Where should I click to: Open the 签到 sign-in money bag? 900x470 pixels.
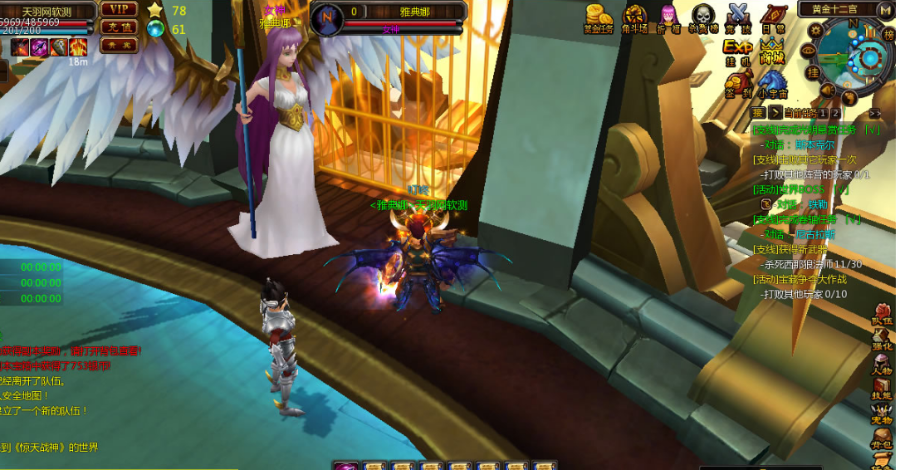click(x=738, y=86)
